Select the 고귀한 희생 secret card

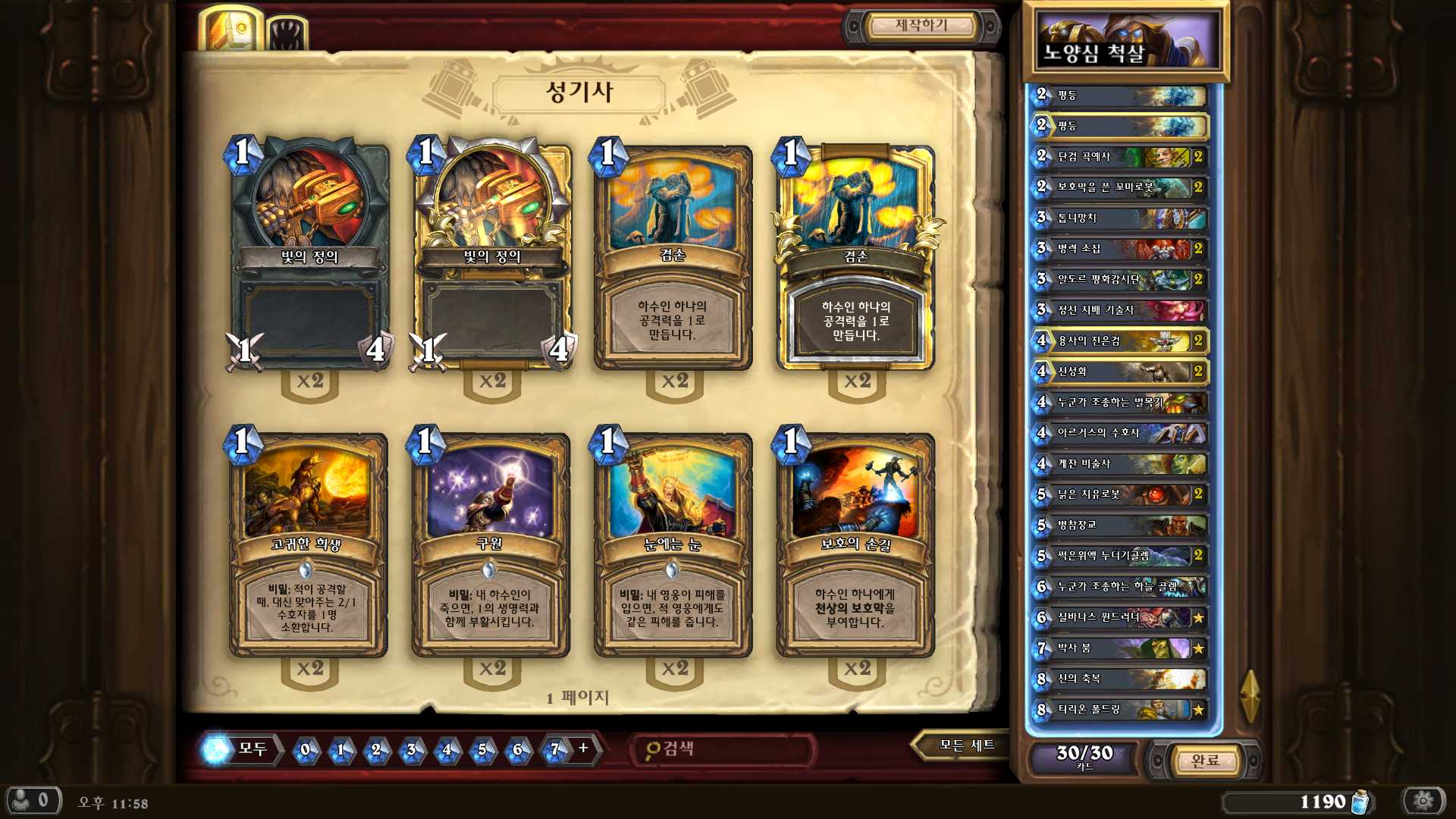point(308,544)
